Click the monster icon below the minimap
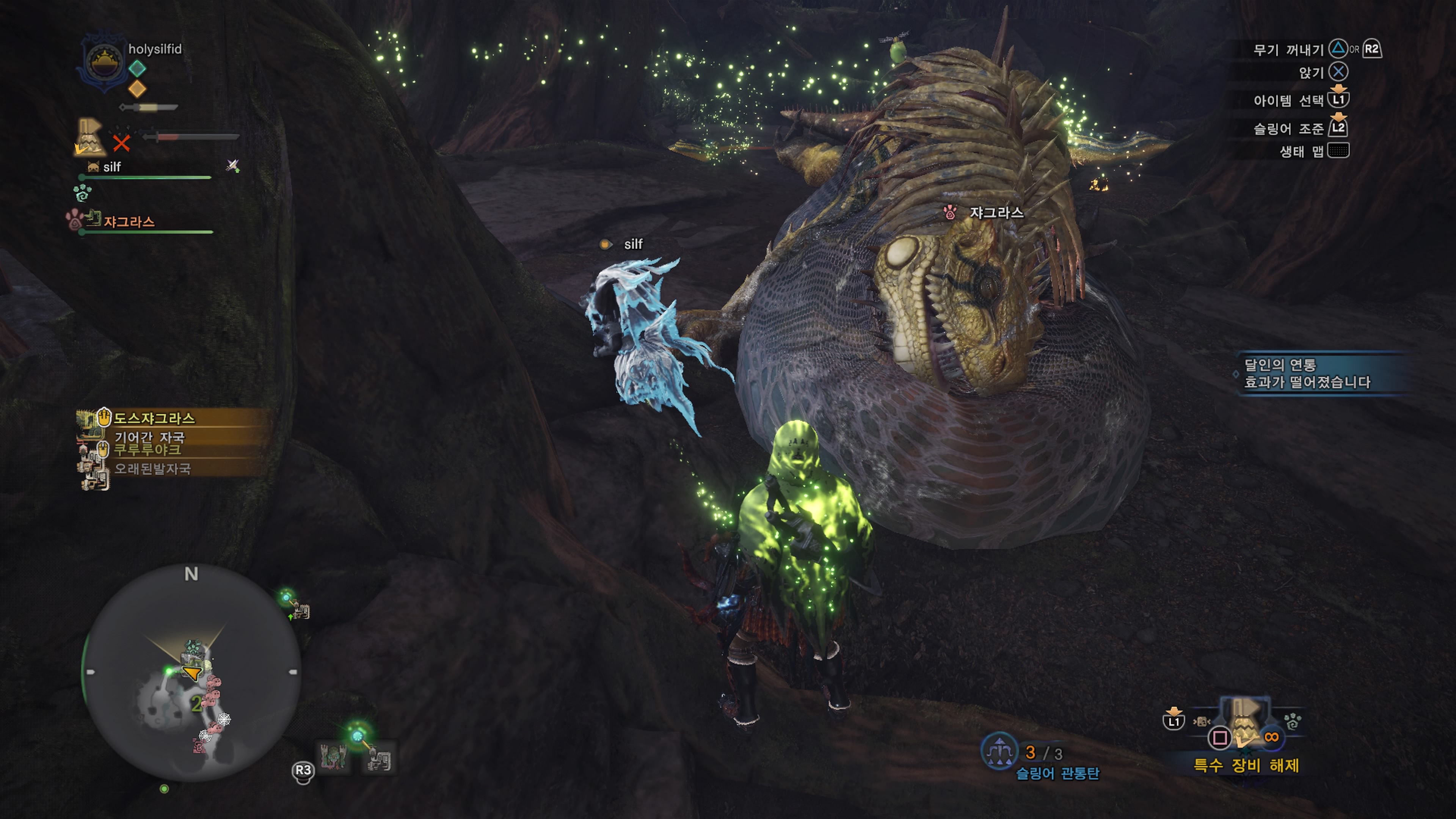The width and height of the screenshot is (1456, 819). click(x=334, y=756)
